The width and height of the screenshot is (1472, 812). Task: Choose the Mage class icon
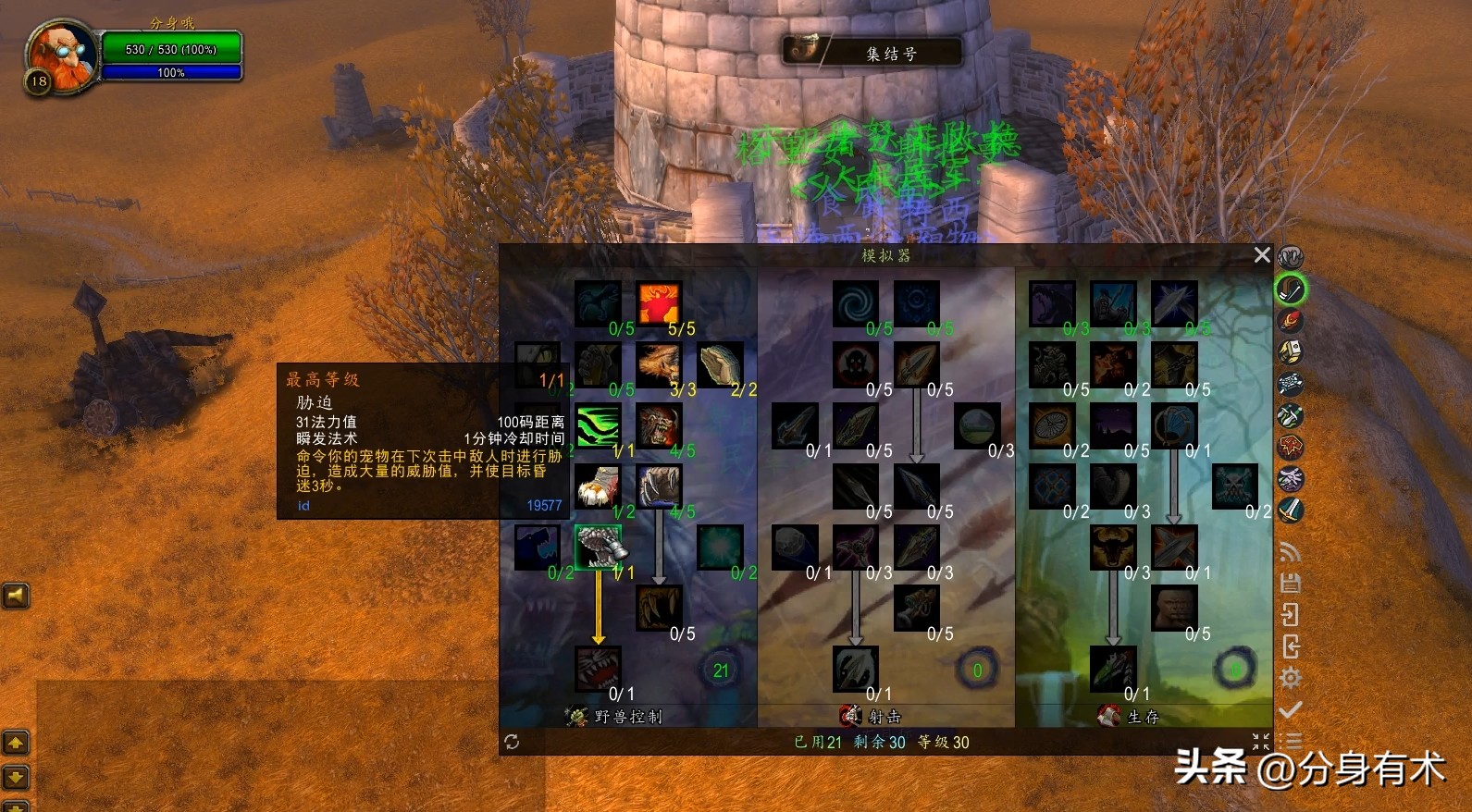tap(1291, 321)
